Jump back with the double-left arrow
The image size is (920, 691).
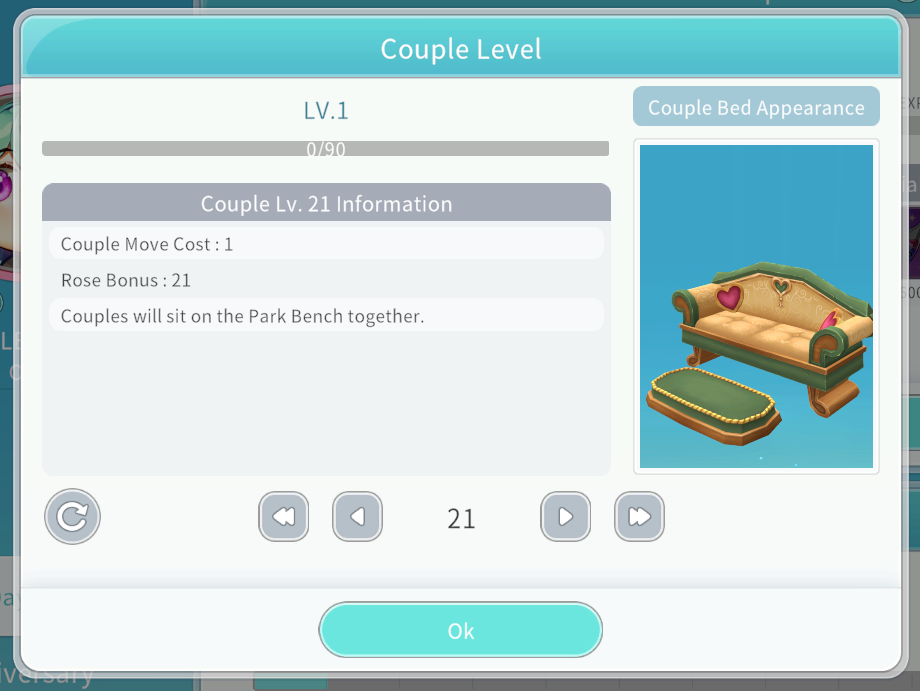point(283,517)
